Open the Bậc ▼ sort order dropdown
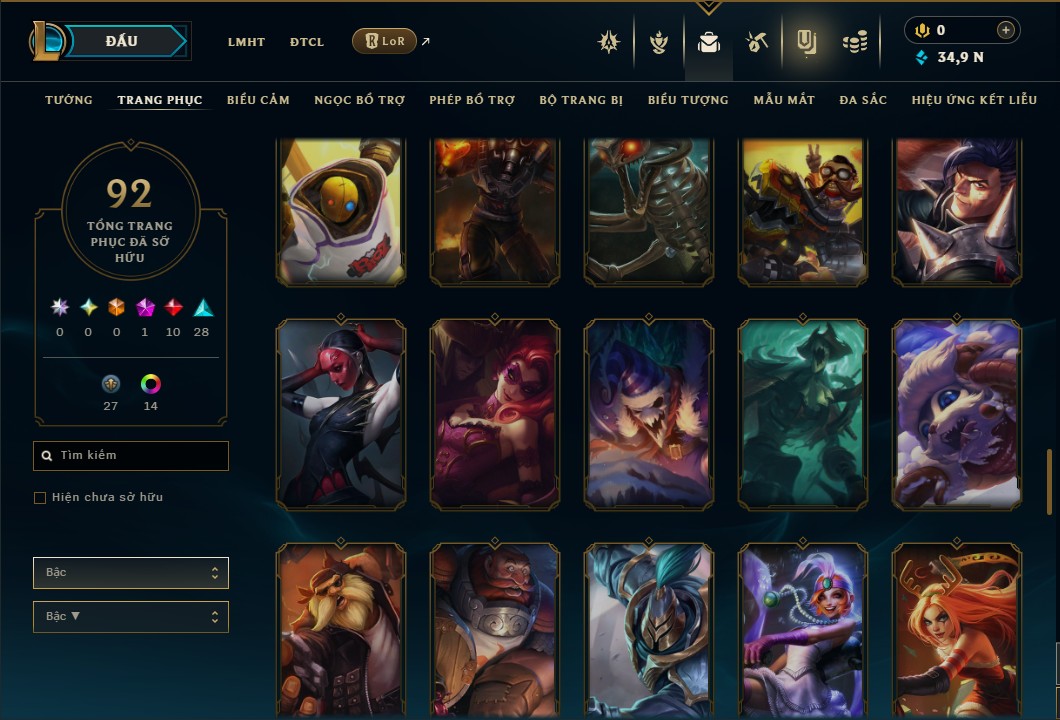Screen dimensions: 1060x720 point(131,617)
